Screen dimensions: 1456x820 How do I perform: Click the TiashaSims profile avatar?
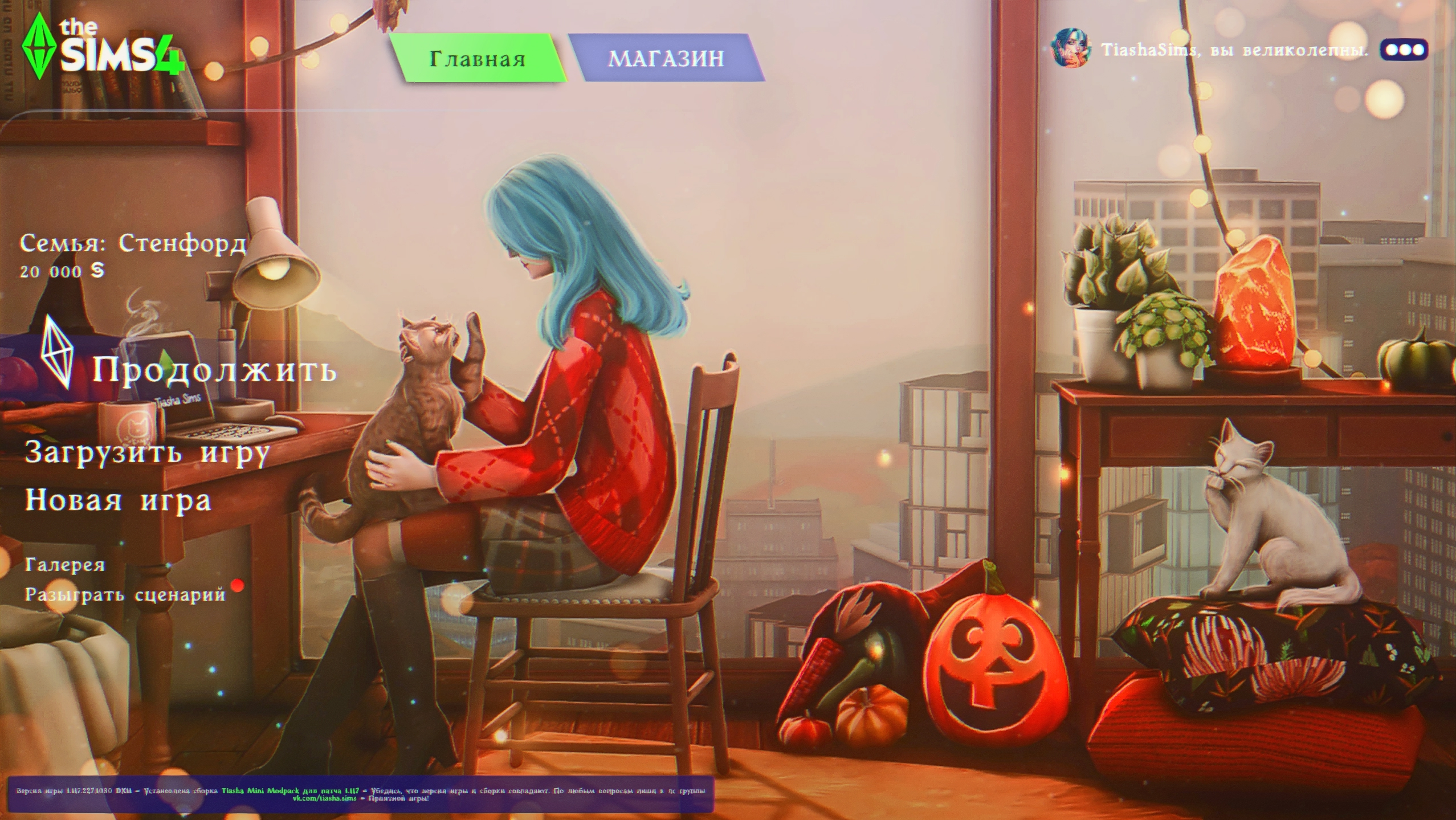click(1070, 49)
